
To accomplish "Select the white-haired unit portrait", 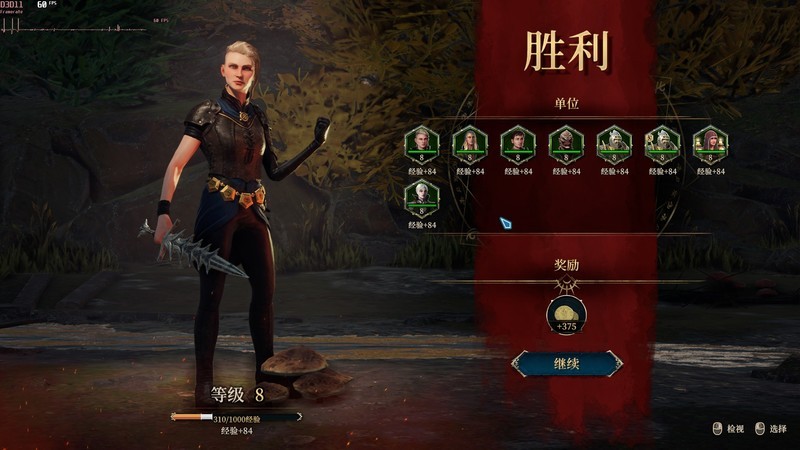I will (x=421, y=198).
